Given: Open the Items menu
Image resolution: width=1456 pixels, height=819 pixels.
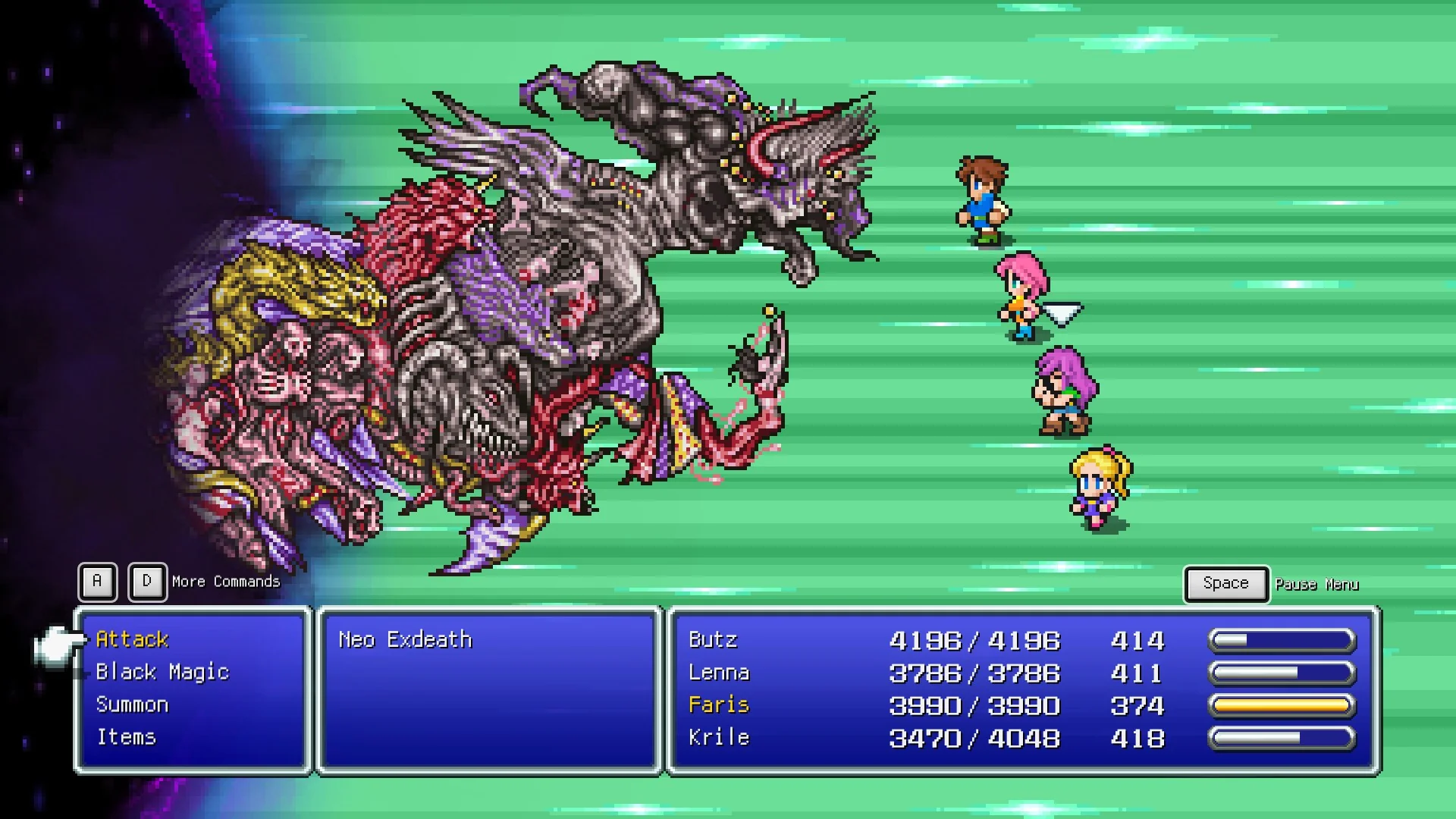Looking at the screenshot, I should (x=126, y=736).
